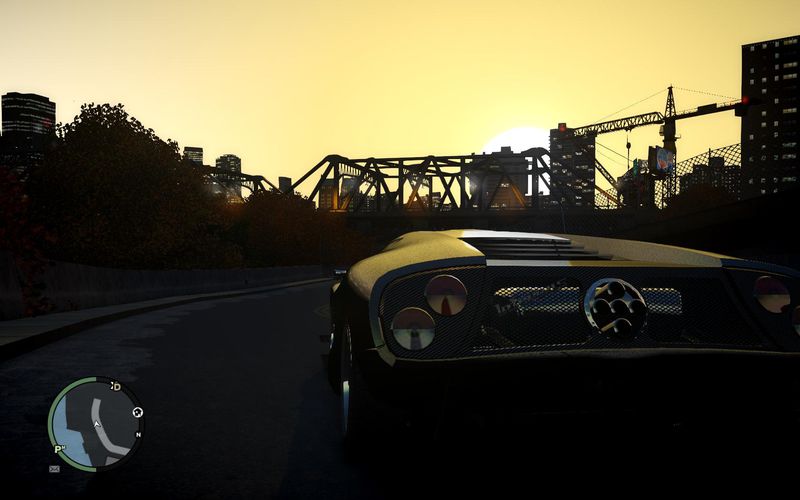This screenshot has height=500, width=800.
Task: Click the player arrow on the radar
Action: pos(97,424)
